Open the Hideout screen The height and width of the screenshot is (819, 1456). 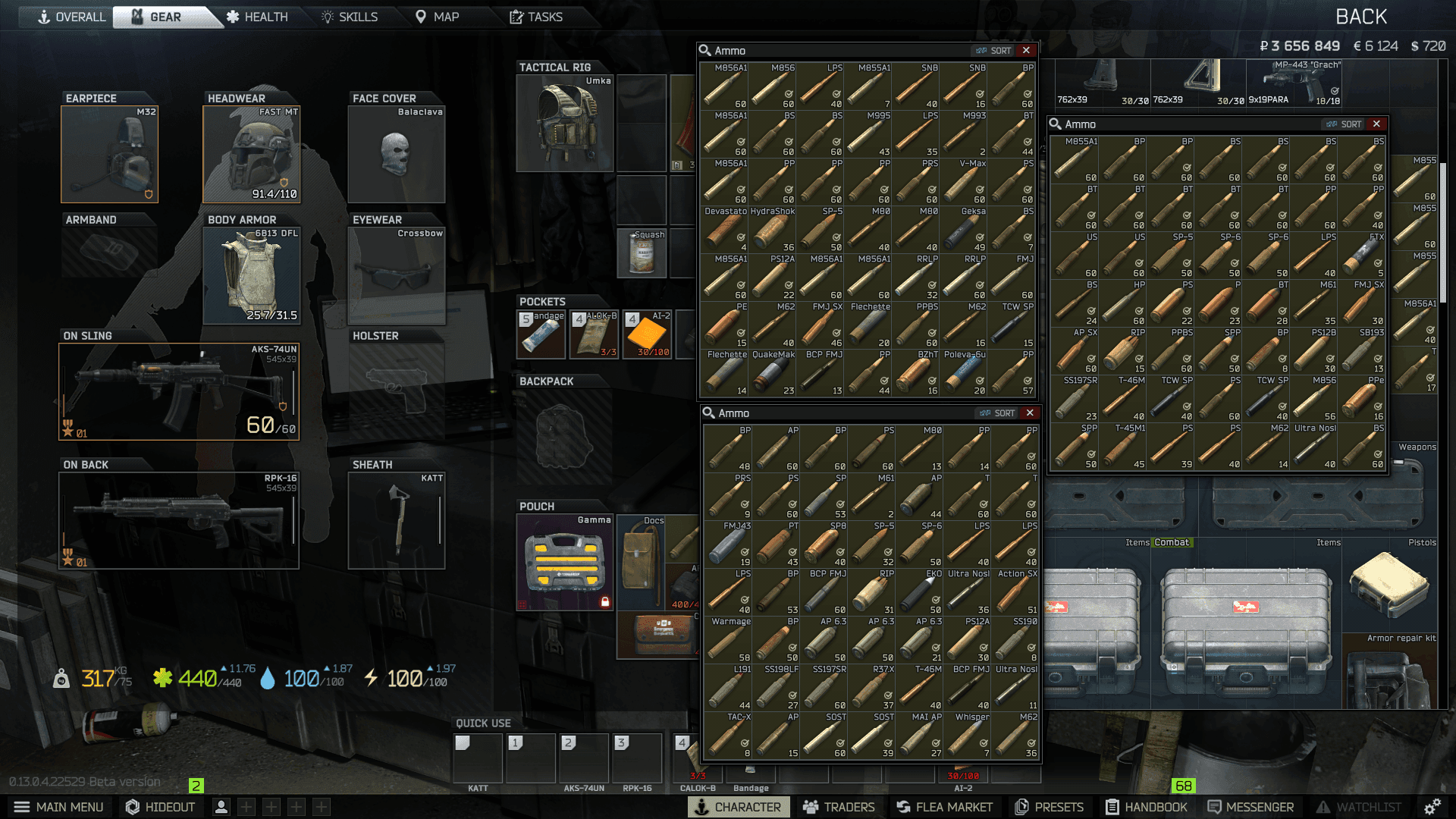(160, 807)
